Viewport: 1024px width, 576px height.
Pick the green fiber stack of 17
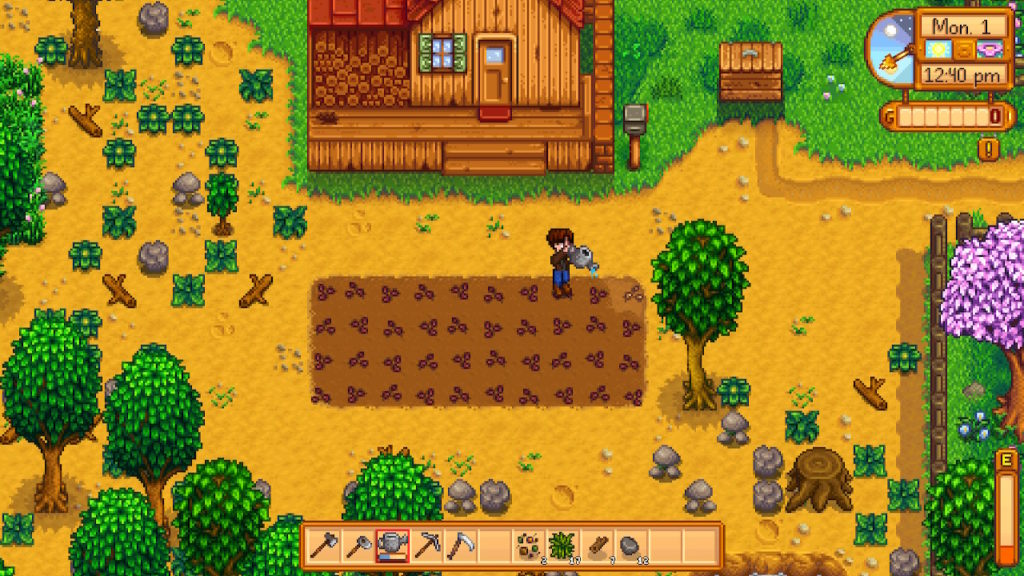563,546
